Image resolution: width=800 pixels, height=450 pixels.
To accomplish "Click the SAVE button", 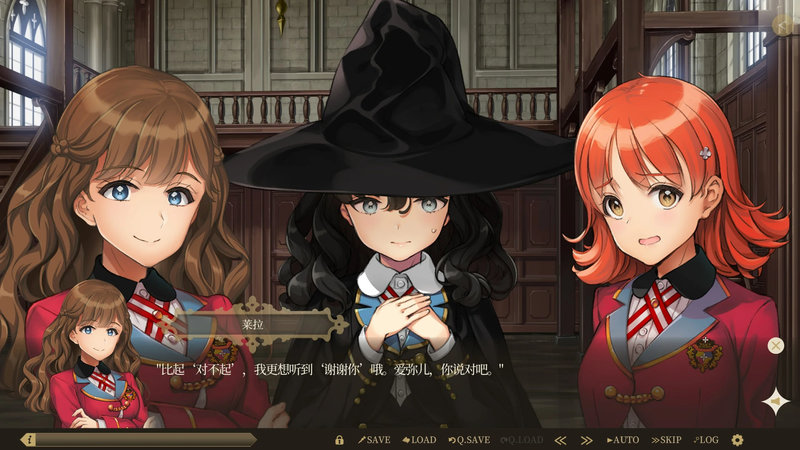I will [x=375, y=440].
